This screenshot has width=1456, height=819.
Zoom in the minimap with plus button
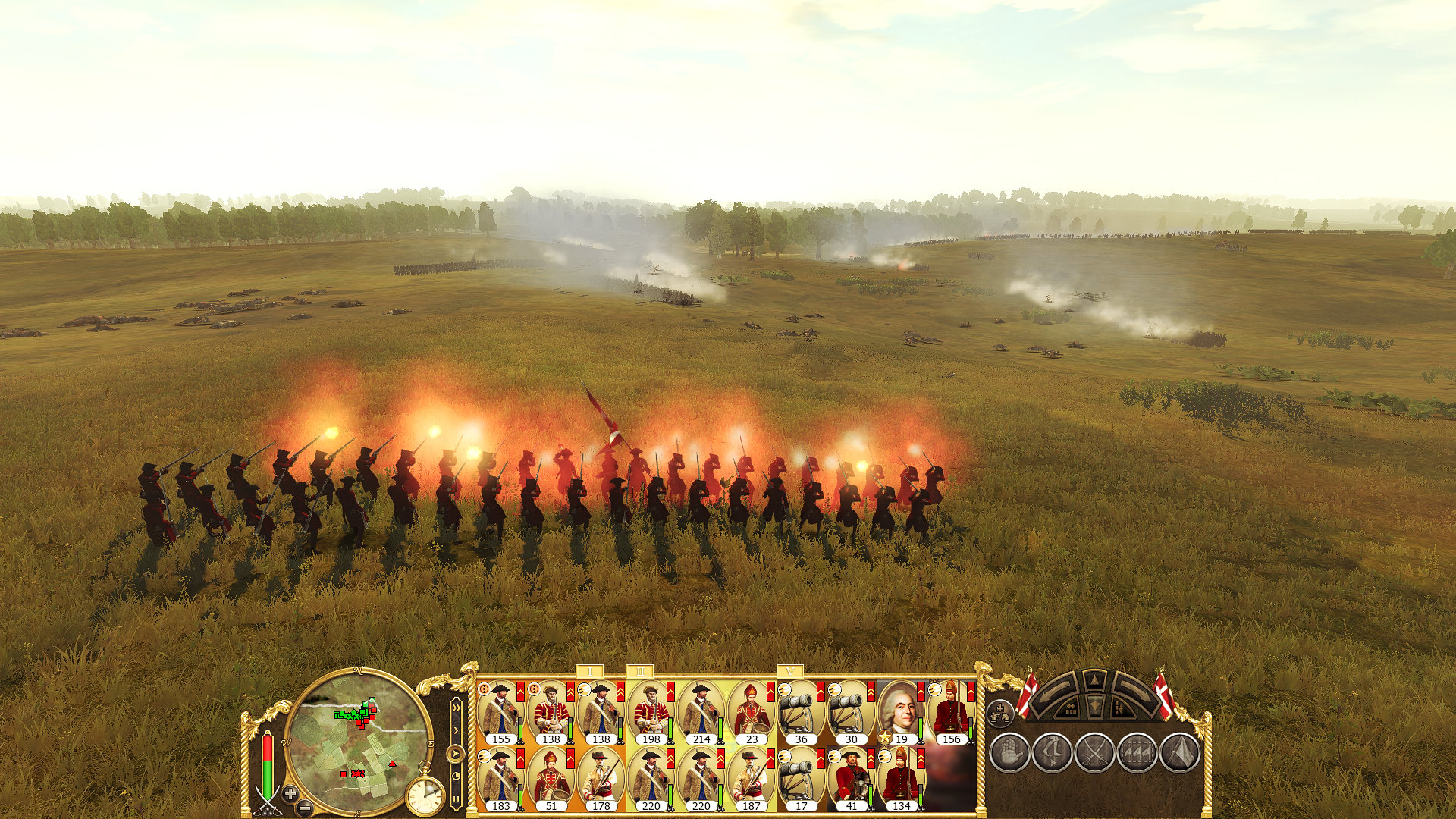pyautogui.click(x=290, y=793)
